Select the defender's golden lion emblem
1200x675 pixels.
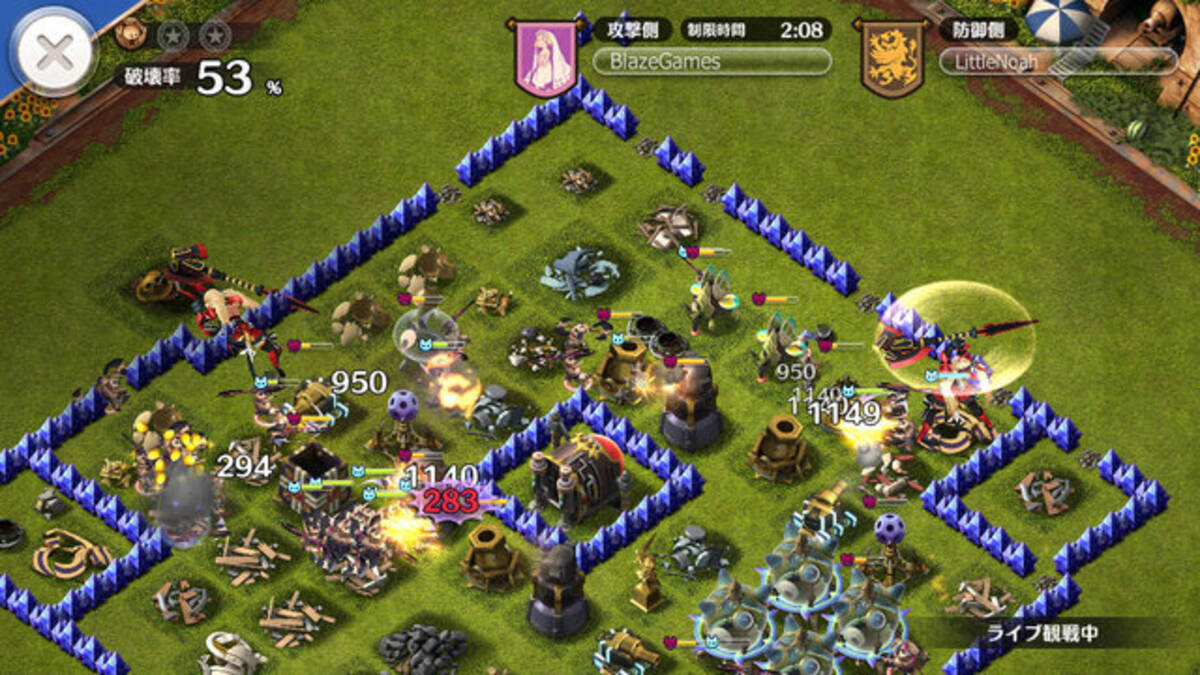pyautogui.click(x=893, y=57)
